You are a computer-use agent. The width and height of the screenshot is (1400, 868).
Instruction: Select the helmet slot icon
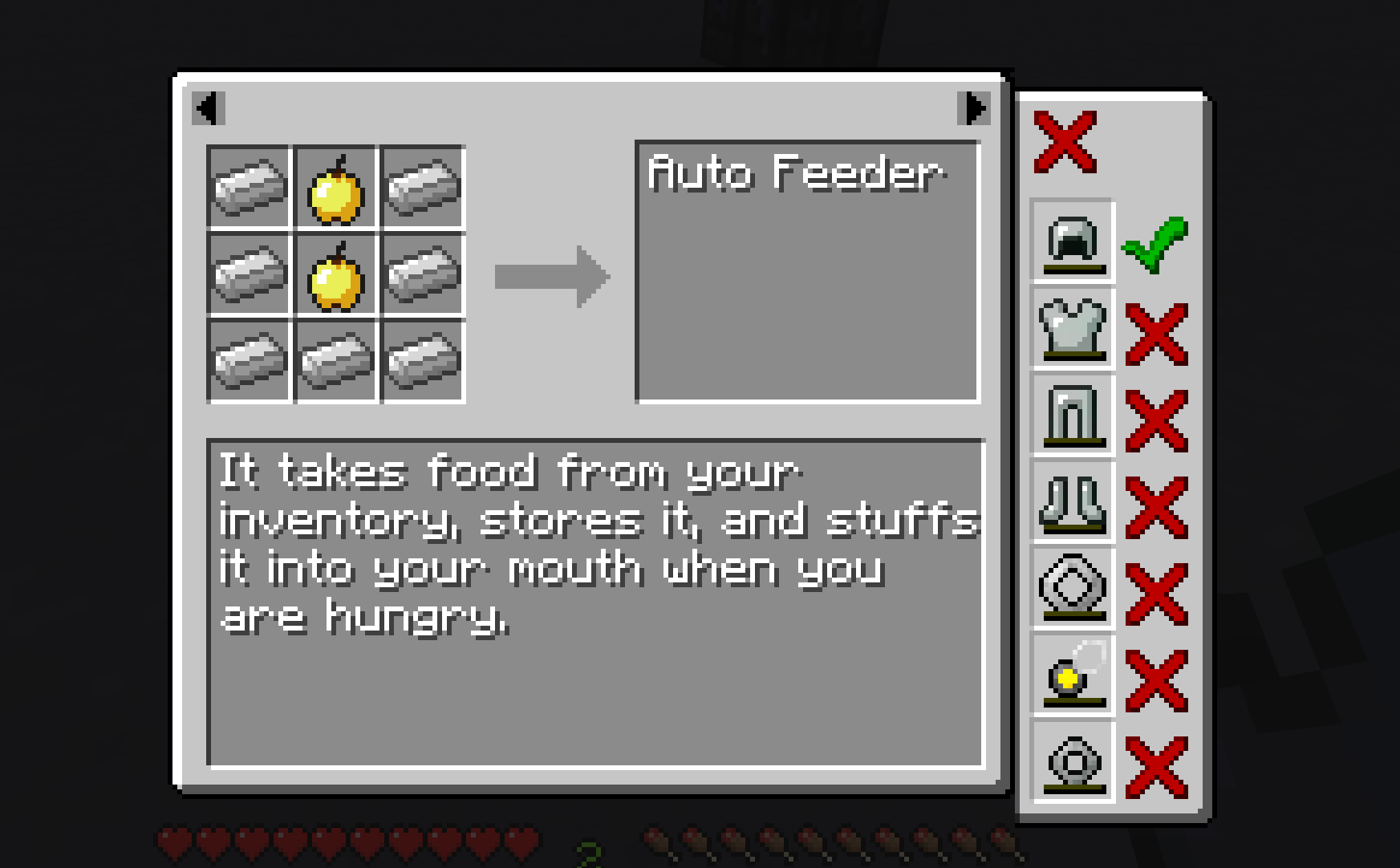1073,241
